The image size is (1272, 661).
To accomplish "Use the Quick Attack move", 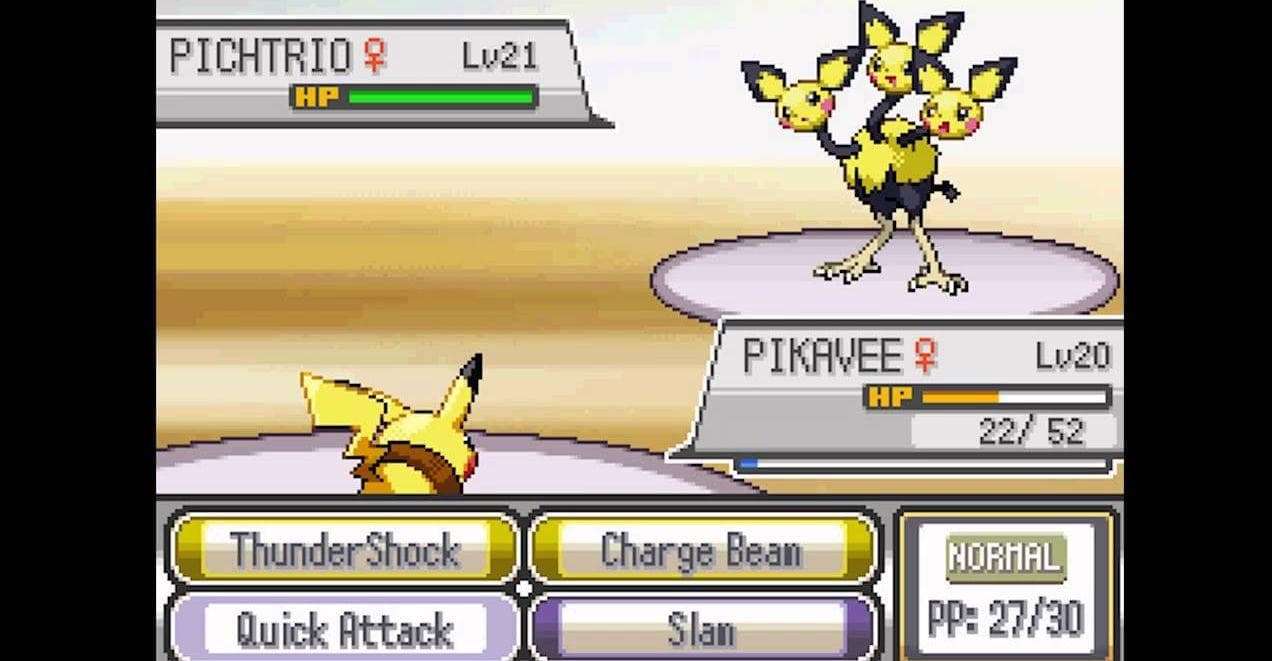I will 343,630.
